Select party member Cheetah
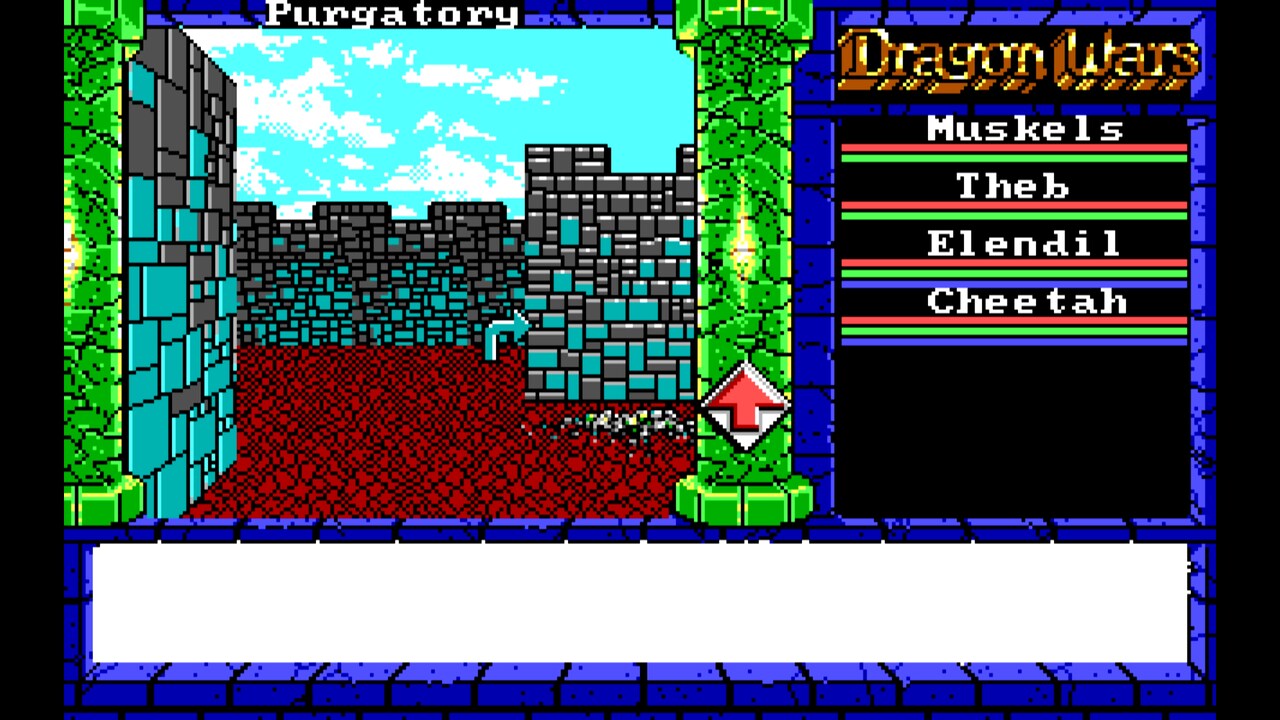The height and width of the screenshot is (720, 1280). (1025, 301)
